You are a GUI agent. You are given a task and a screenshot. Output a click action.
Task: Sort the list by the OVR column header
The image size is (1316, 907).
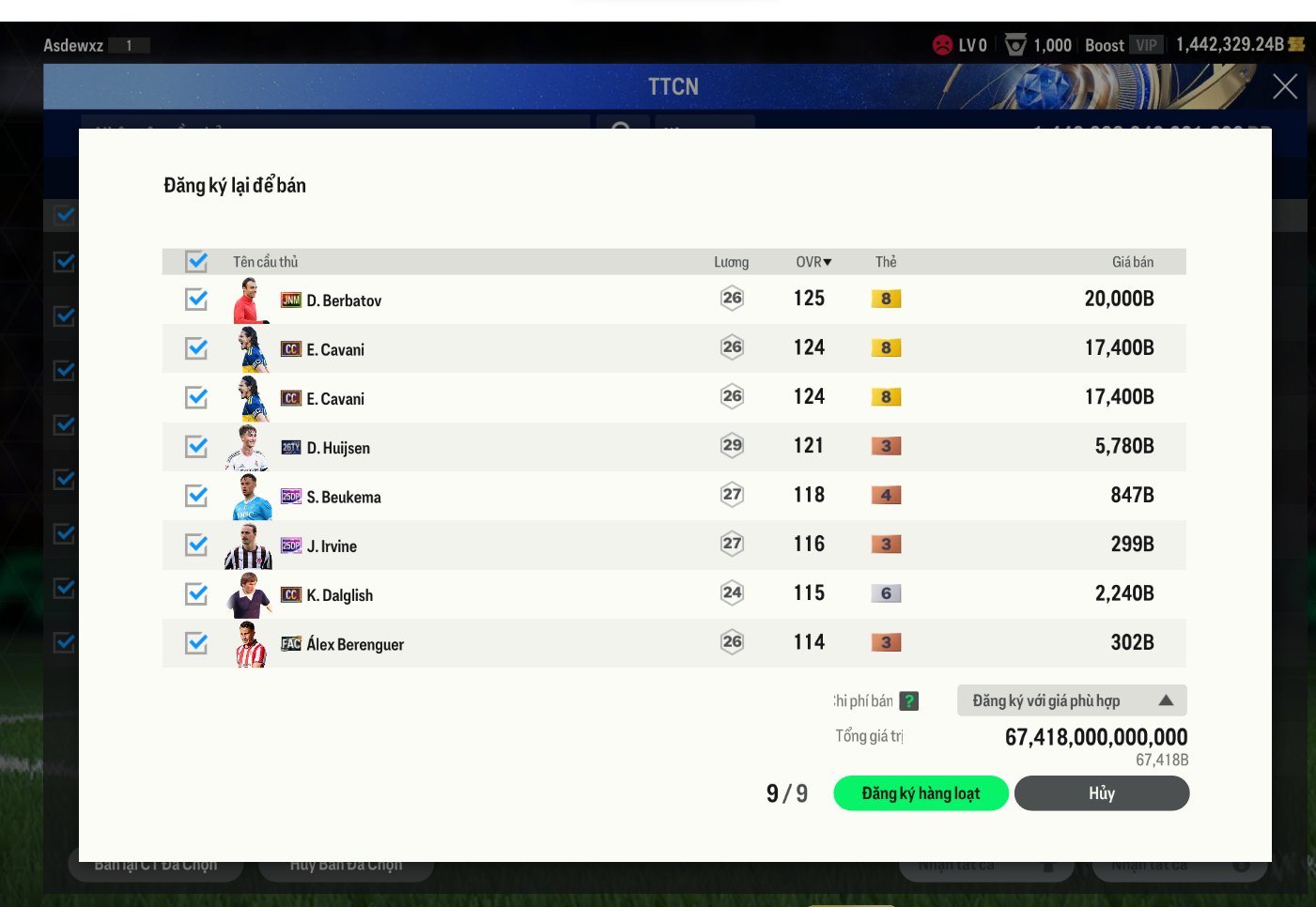[813, 262]
